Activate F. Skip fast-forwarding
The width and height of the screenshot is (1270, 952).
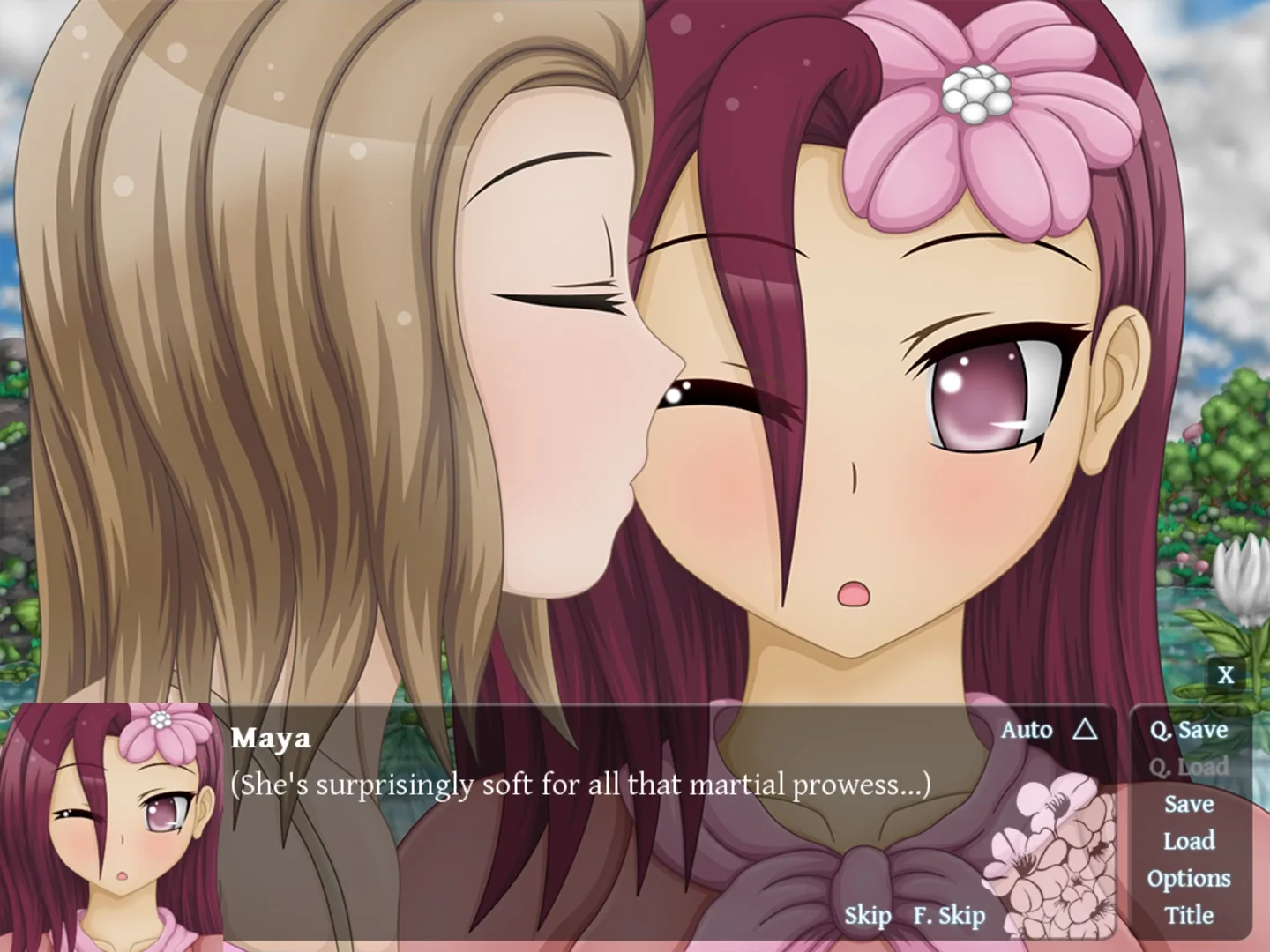(948, 917)
